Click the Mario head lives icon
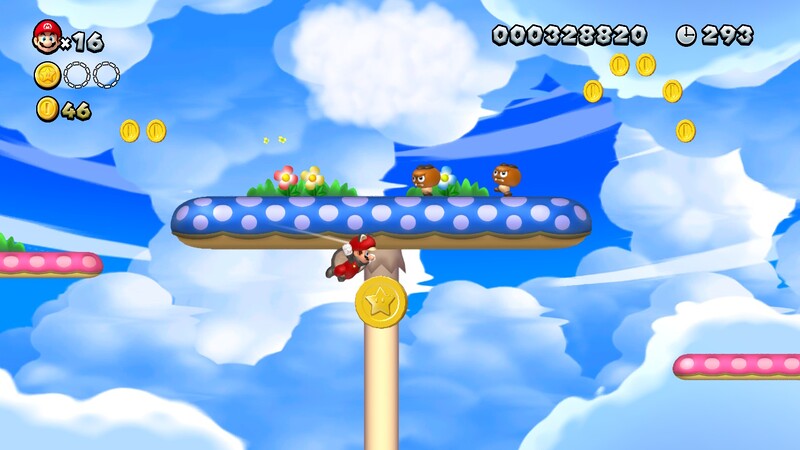 click(x=46, y=37)
